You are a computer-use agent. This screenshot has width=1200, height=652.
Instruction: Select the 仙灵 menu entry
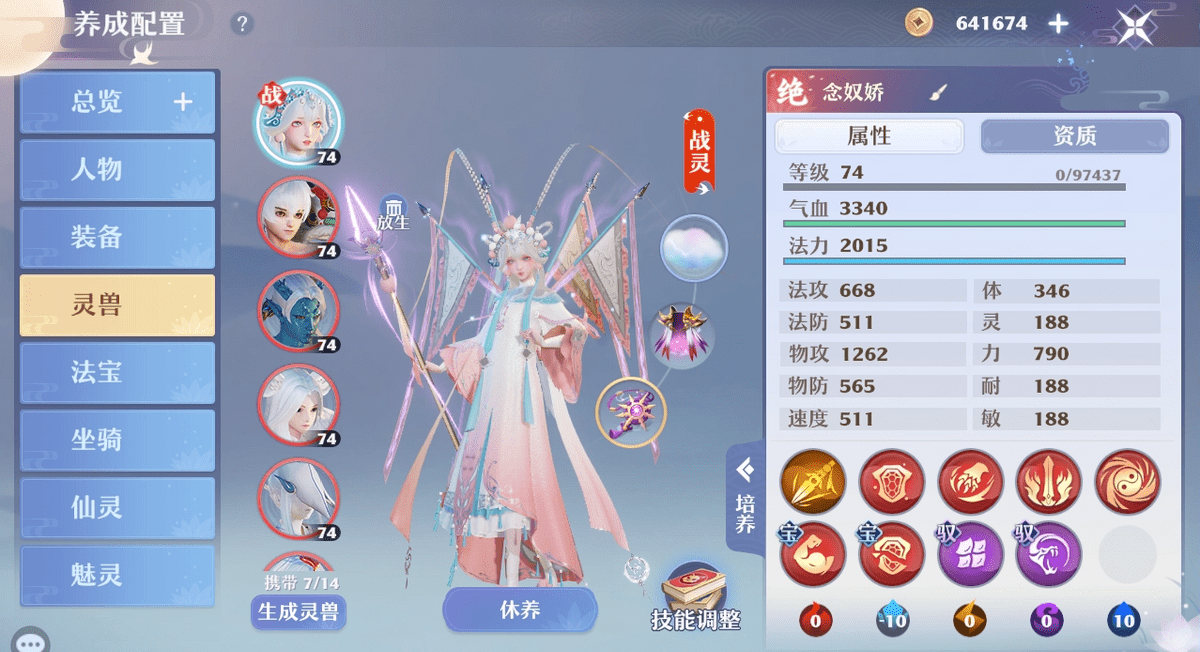117,507
